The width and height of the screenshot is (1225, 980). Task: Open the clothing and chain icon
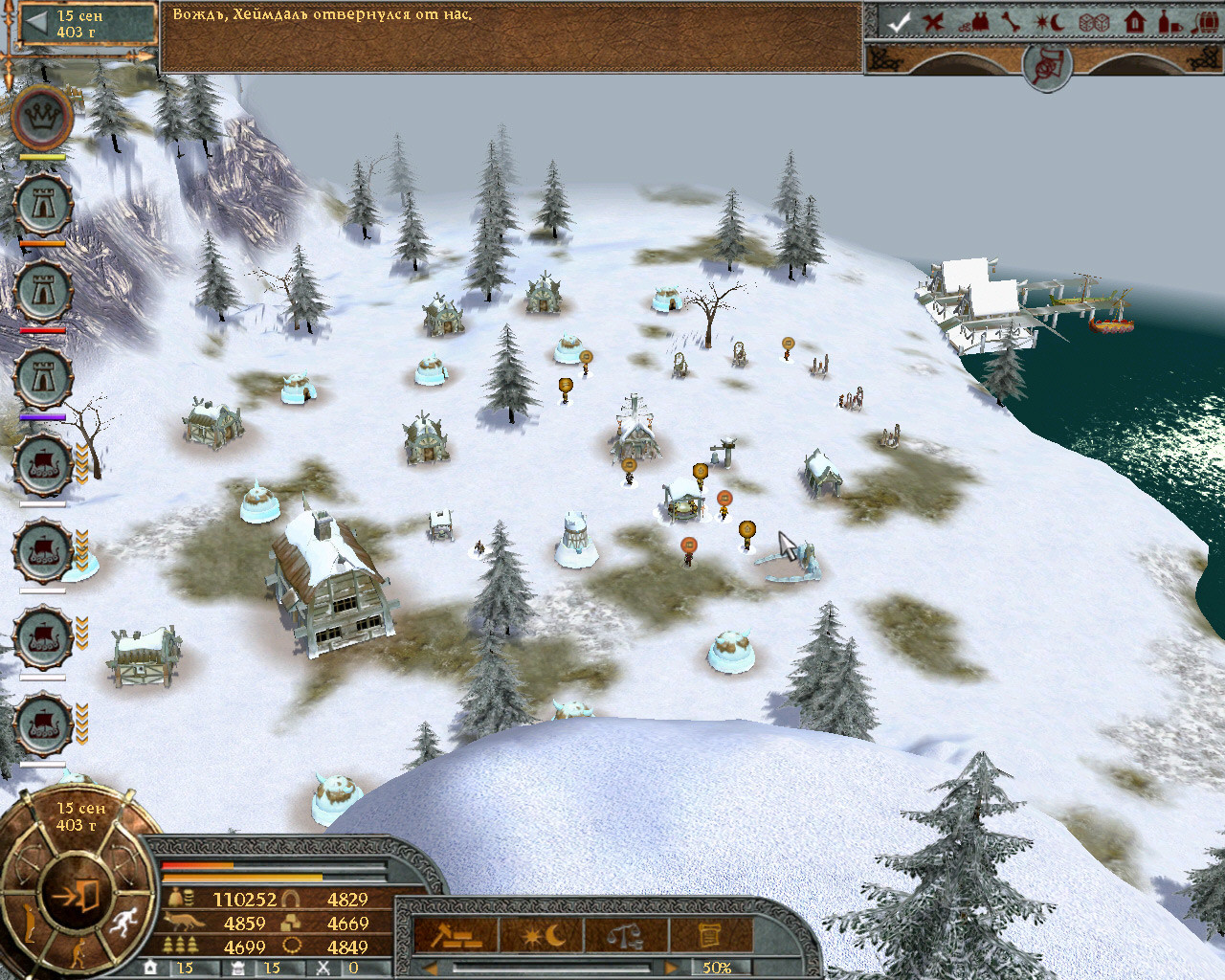976,21
